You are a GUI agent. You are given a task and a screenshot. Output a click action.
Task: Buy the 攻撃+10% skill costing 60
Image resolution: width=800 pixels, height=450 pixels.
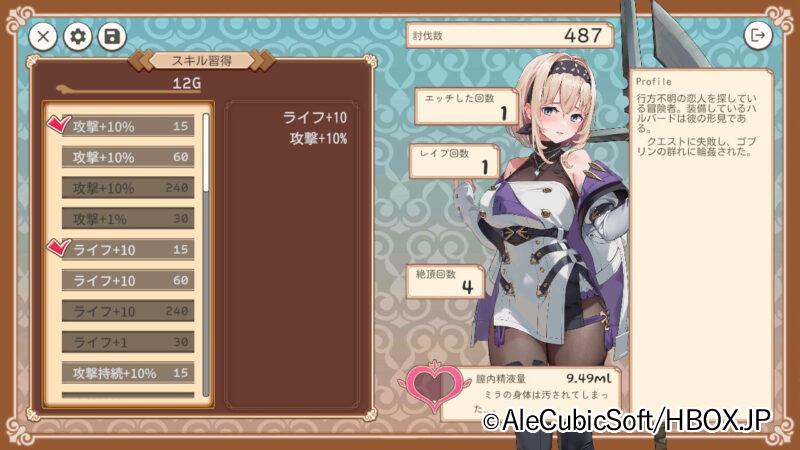pyautogui.click(x=128, y=157)
